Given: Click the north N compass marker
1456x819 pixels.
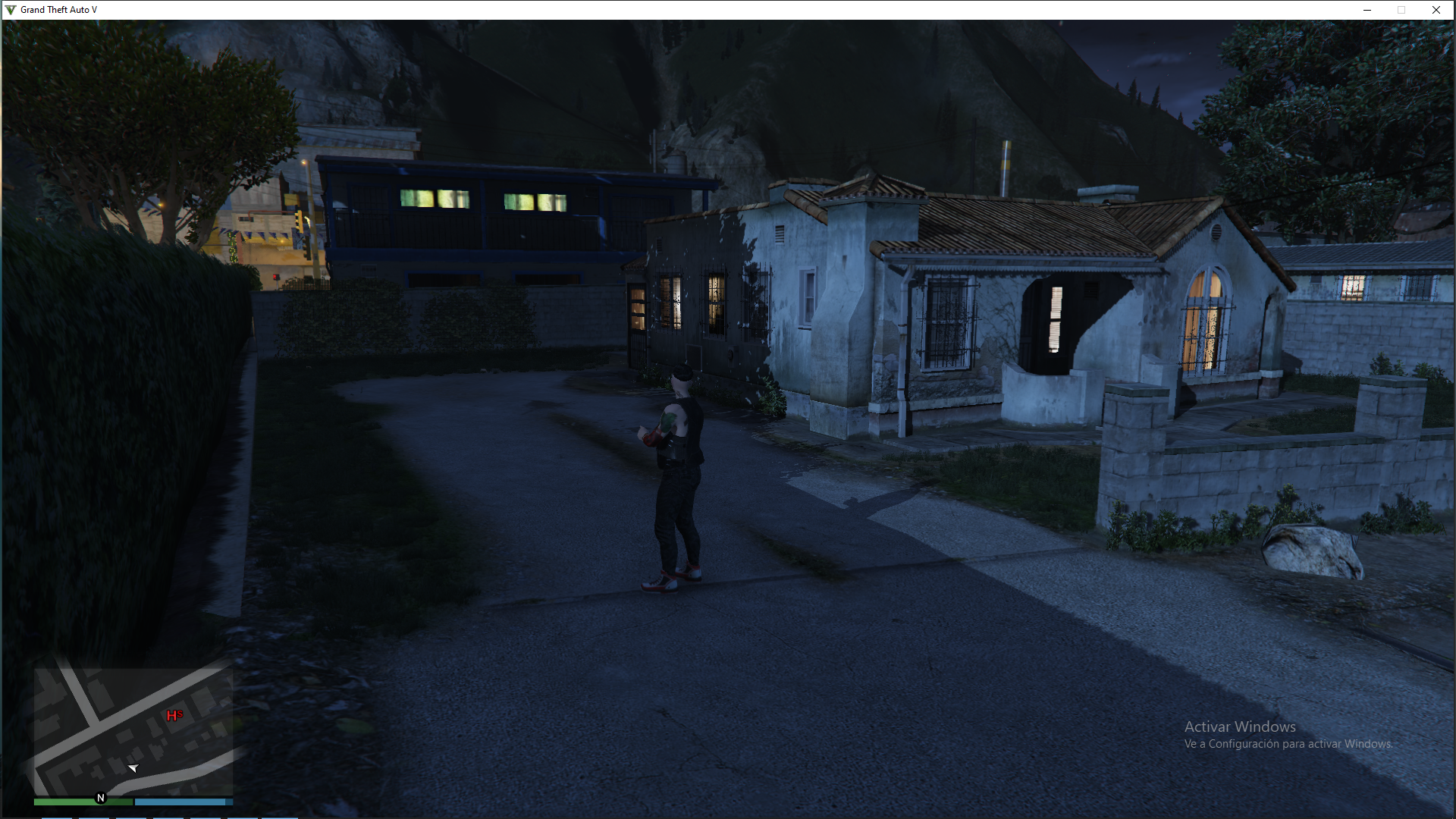Looking at the screenshot, I should pos(101,798).
